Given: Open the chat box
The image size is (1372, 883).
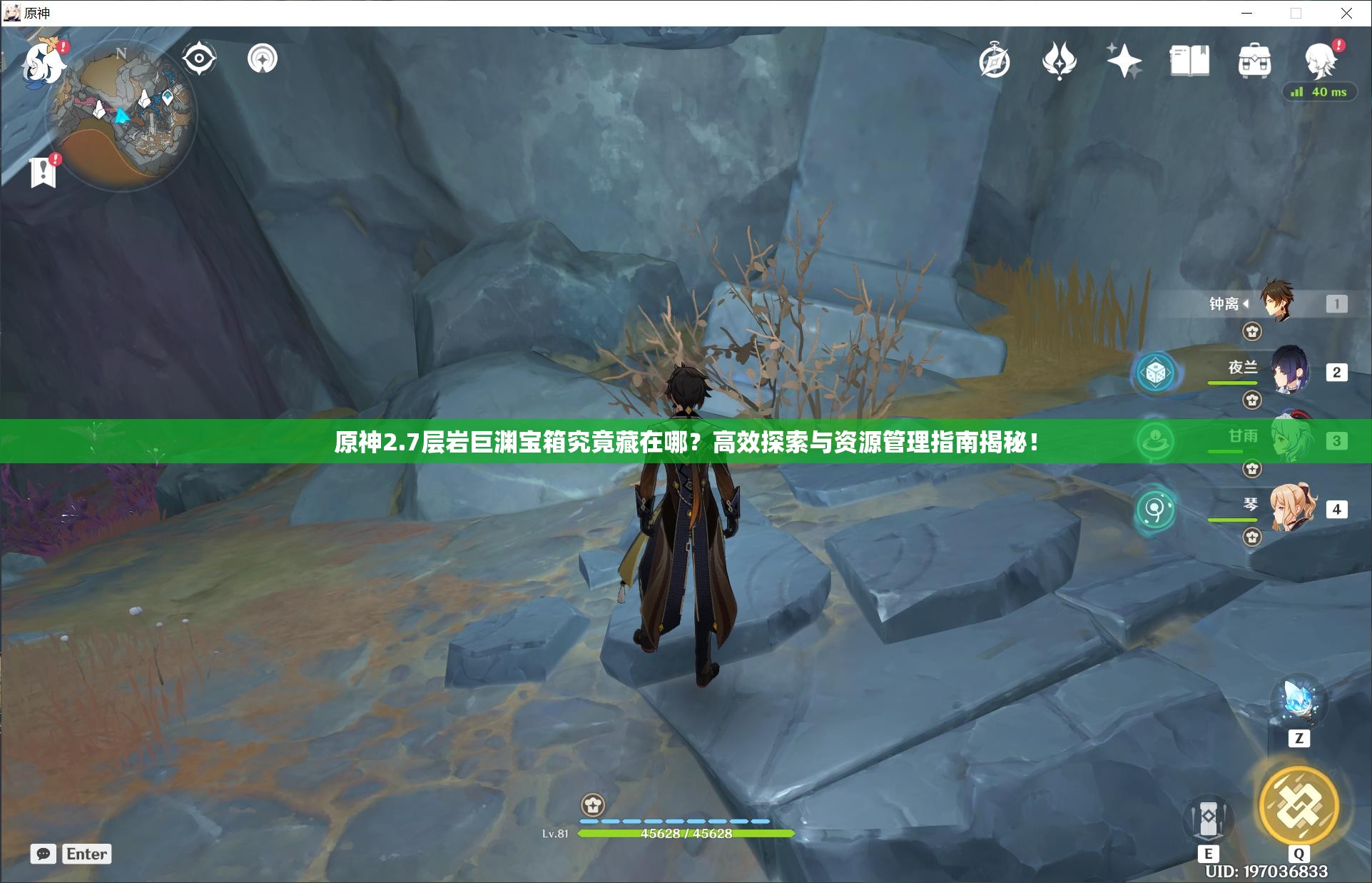Looking at the screenshot, I should point(44,854).
